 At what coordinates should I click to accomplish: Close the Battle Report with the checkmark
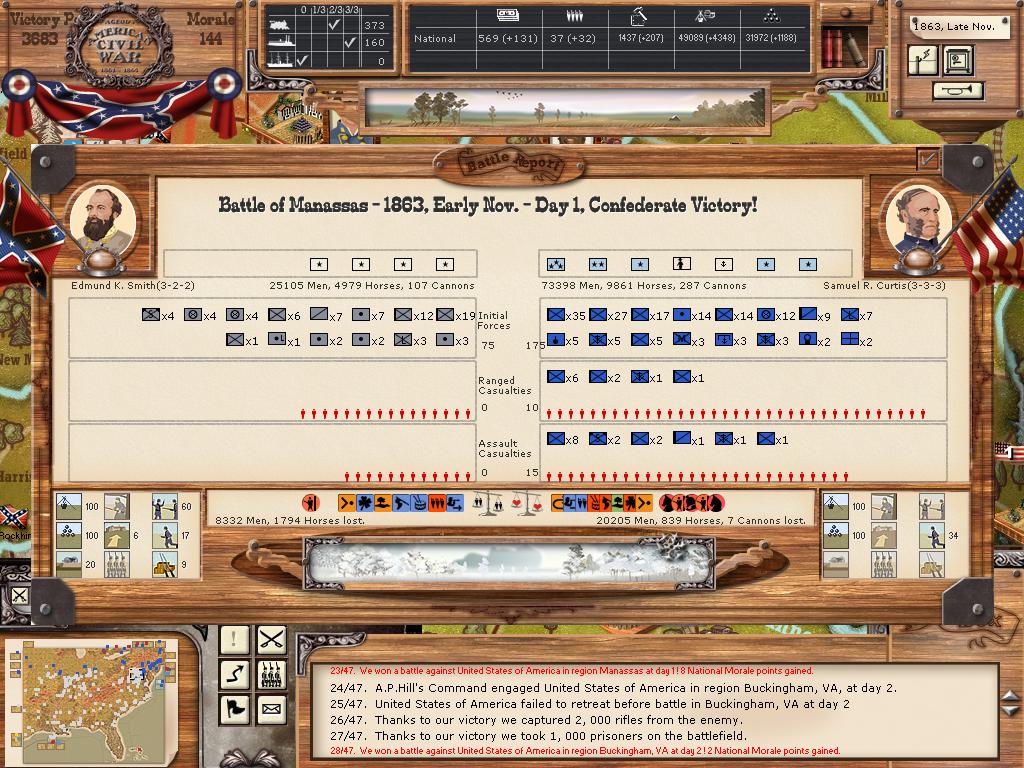click(x=929, y=158)
